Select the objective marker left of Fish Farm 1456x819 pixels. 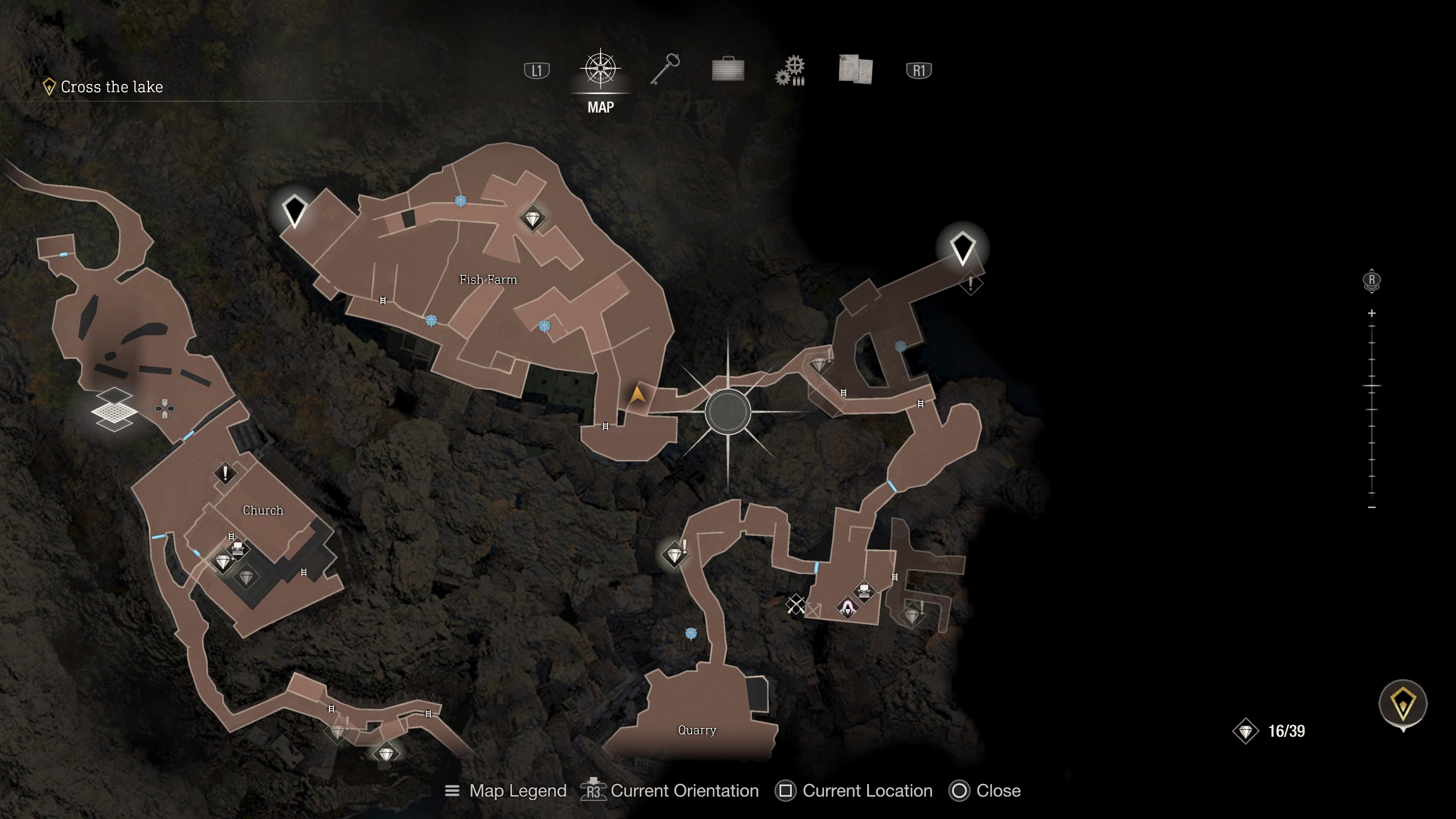[x=295, y=210]
